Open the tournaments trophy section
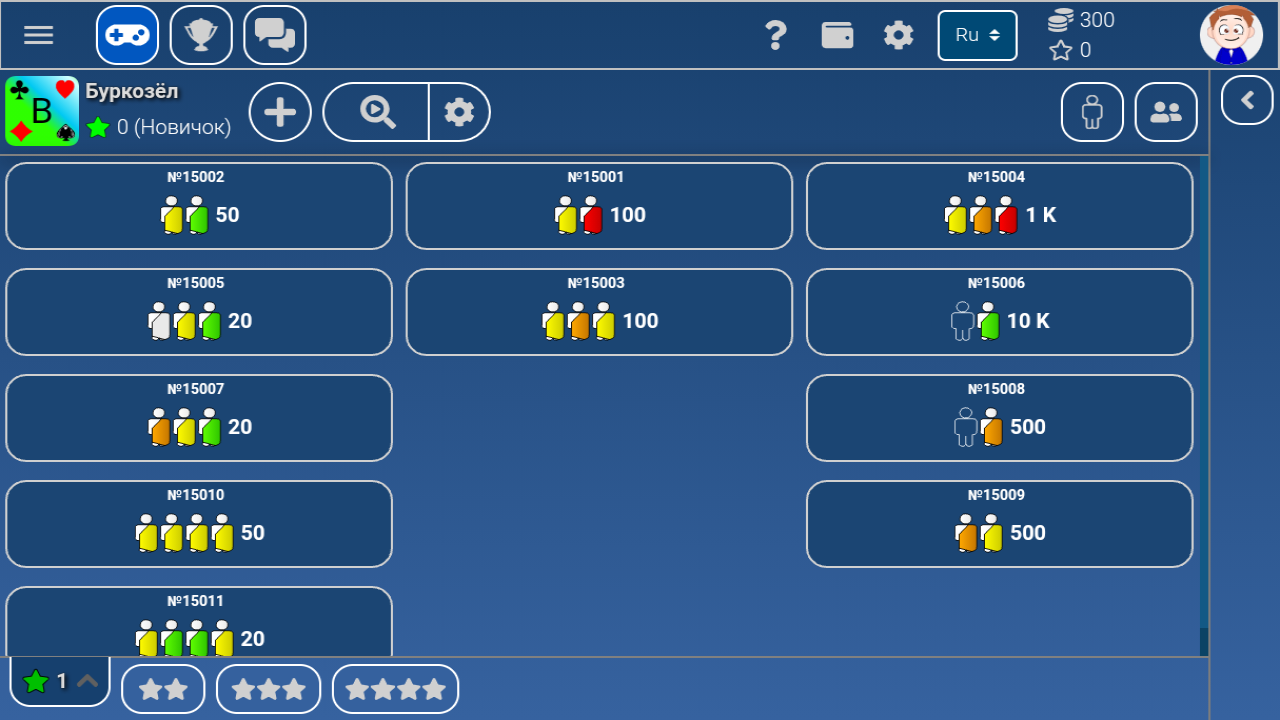Viewport: 1280px width, 720px height. (201, 34)
